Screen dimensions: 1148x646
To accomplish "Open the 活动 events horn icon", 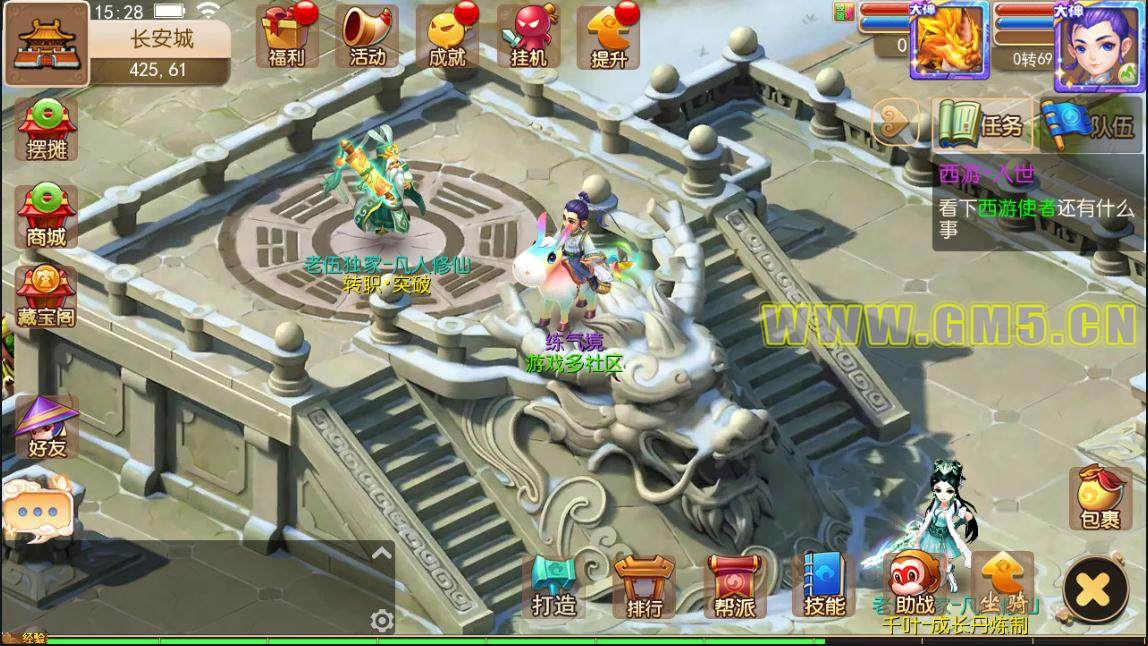I will (x=366, y=36).
